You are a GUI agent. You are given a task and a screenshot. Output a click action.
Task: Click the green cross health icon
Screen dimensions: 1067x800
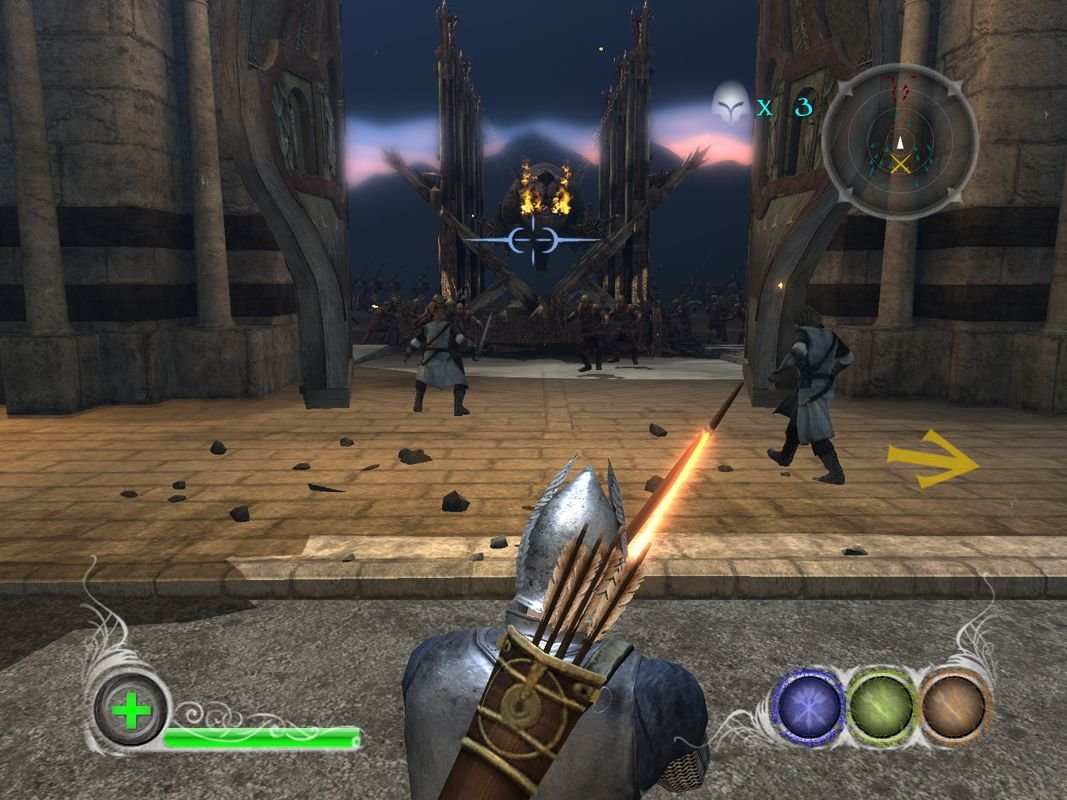tap(131, 712)
